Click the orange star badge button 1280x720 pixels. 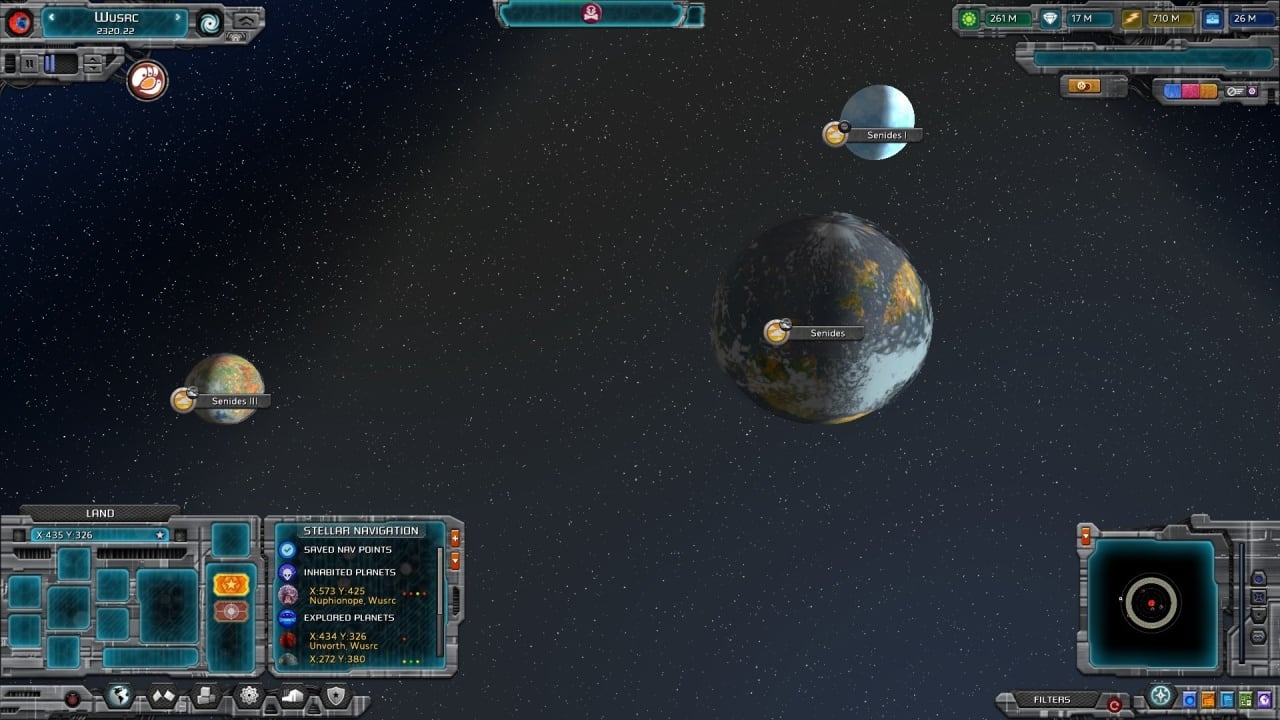click(231, 585)
